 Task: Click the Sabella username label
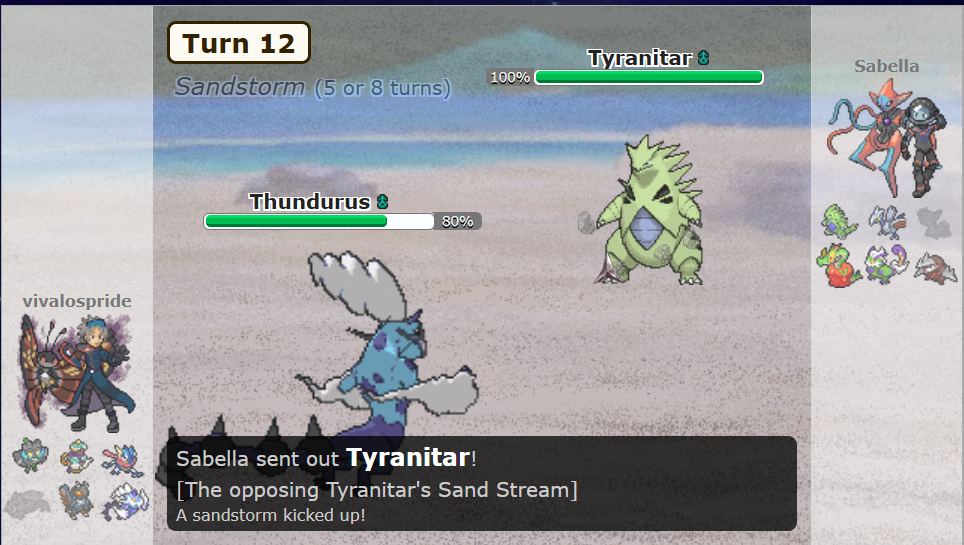tap(886, 66)
